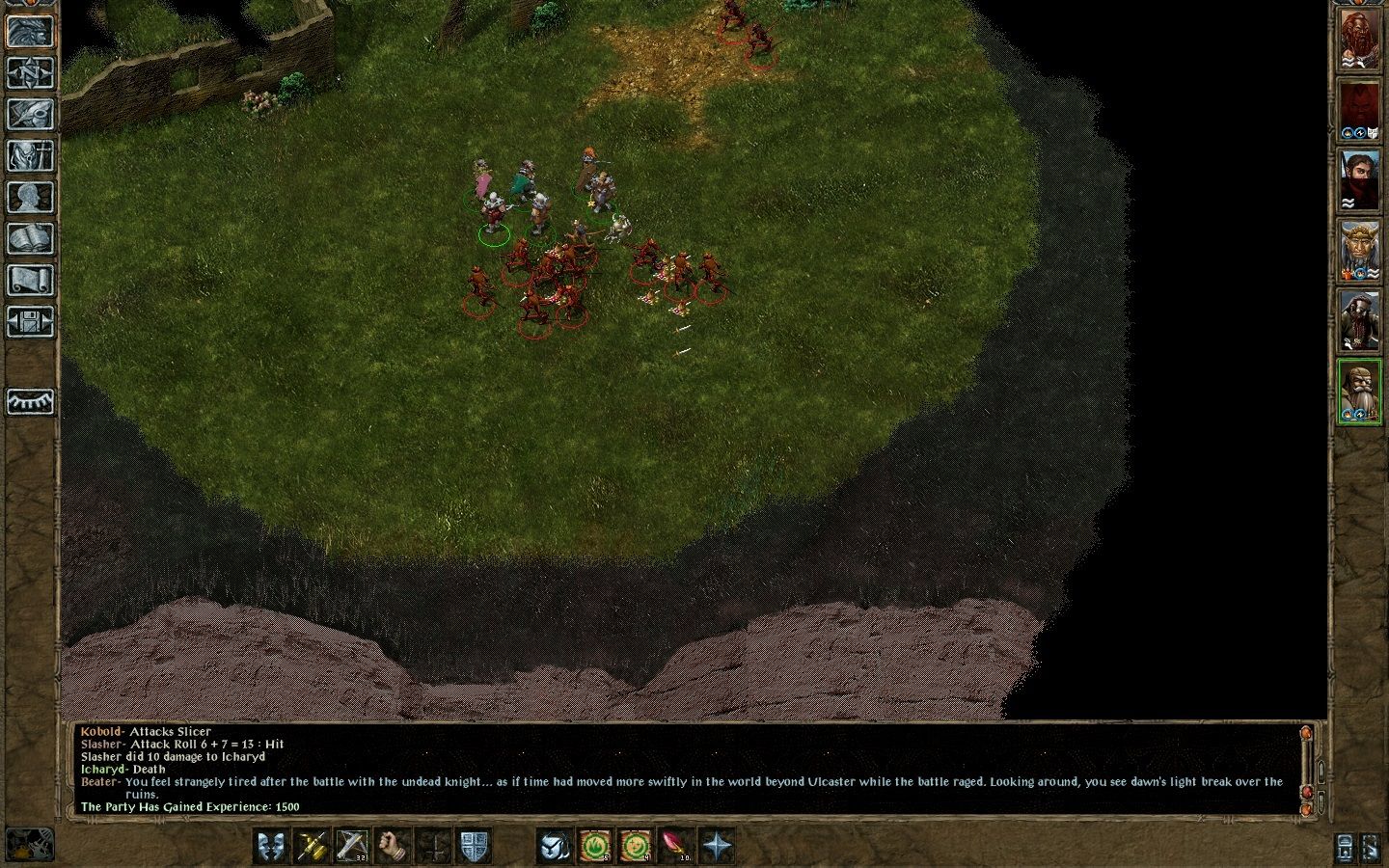1389x868 pixels.
Task: Activate the shield guard button
Action: [474, 846]
